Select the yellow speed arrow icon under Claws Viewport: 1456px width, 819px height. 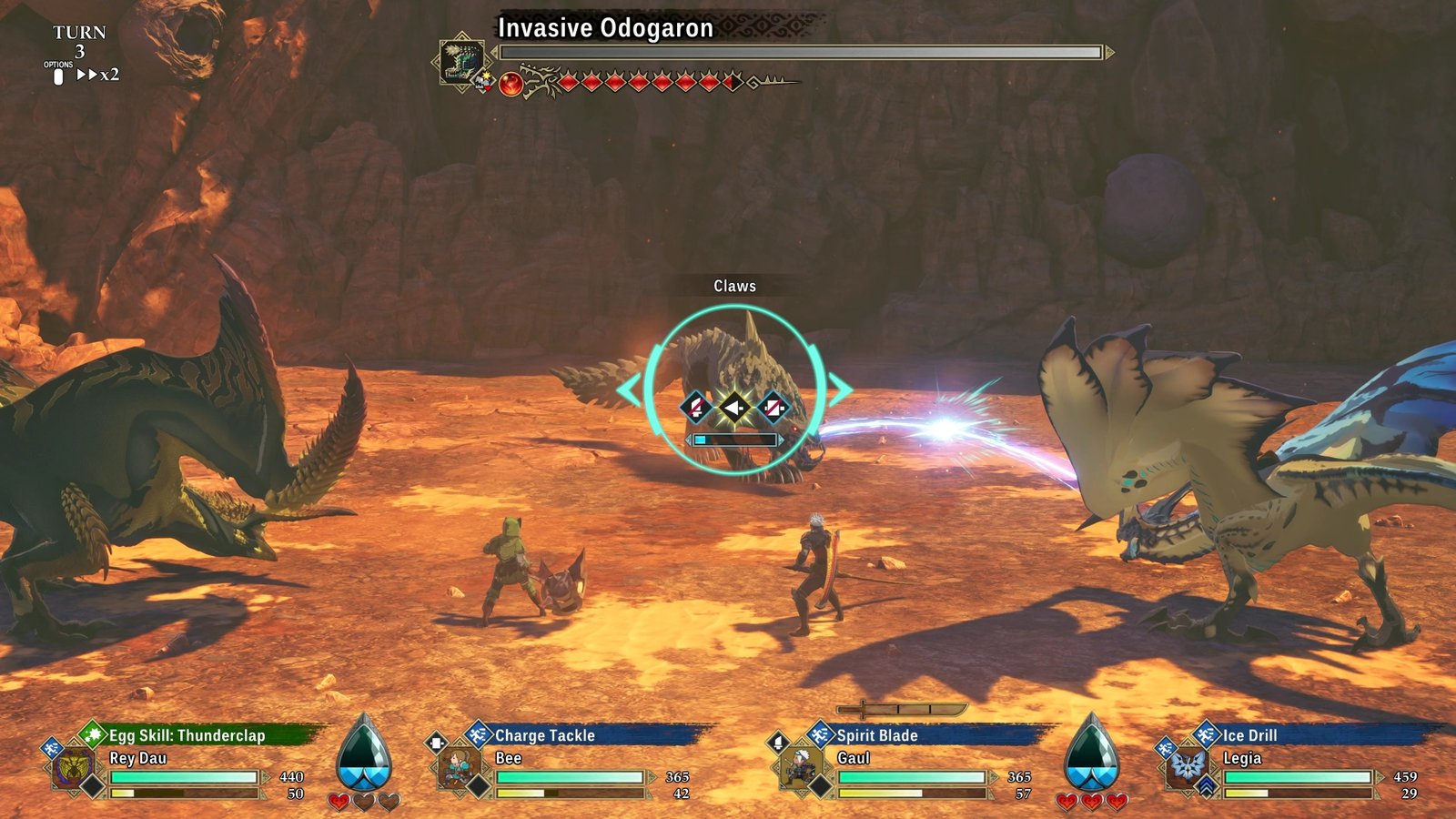[x=734, y=409]
